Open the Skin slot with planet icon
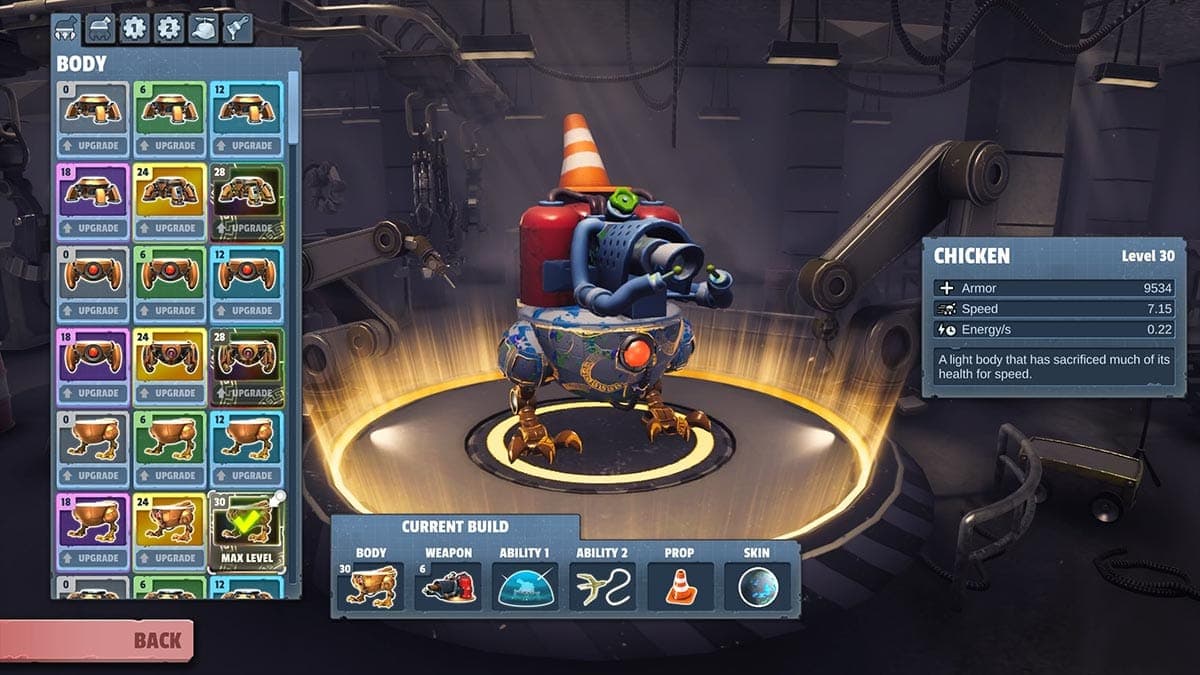1200x675 pixels. [x=757, y=586]
